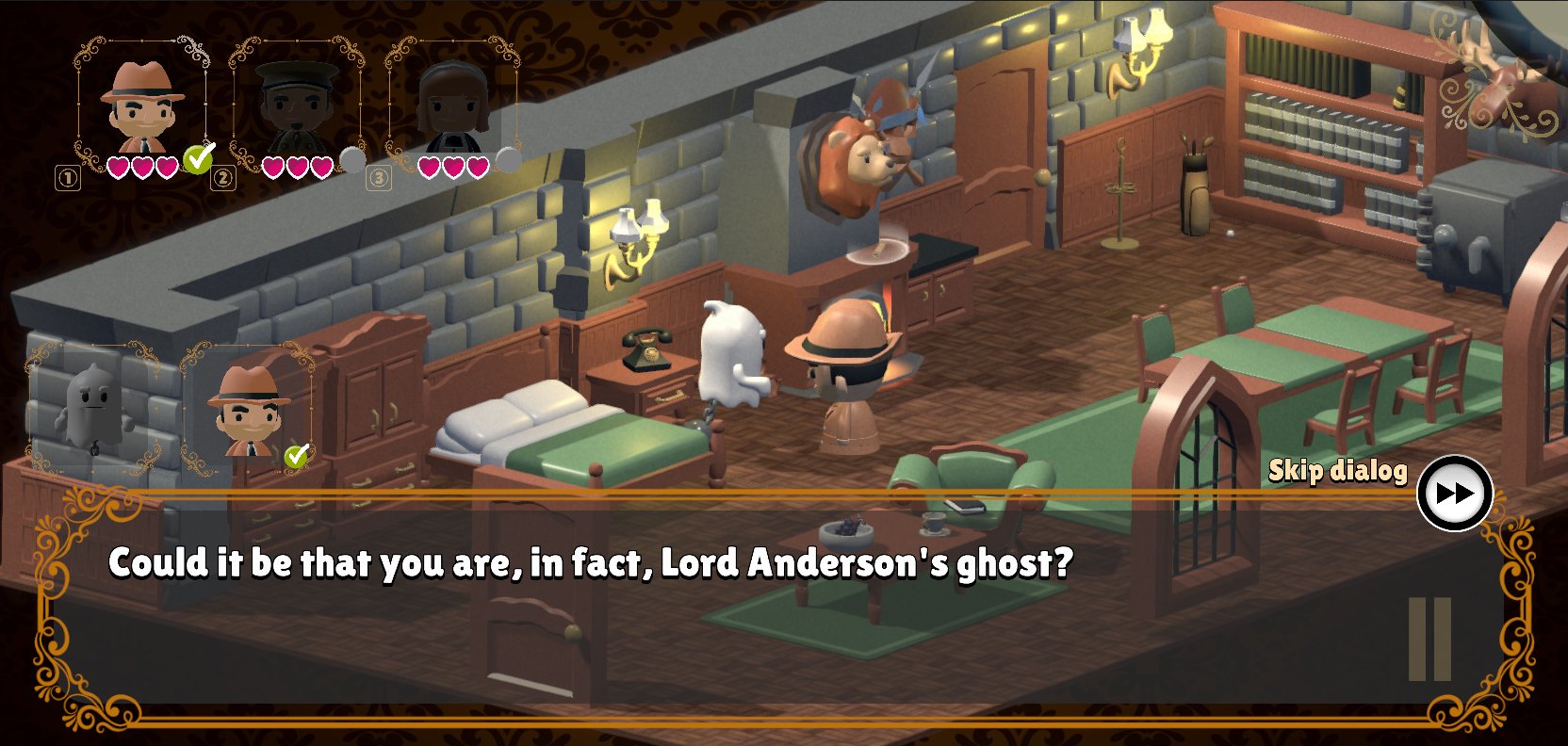This screenshot has width=1568, height=746.
Task: Select the darkened police officer portrait
Action: [297, 107]
